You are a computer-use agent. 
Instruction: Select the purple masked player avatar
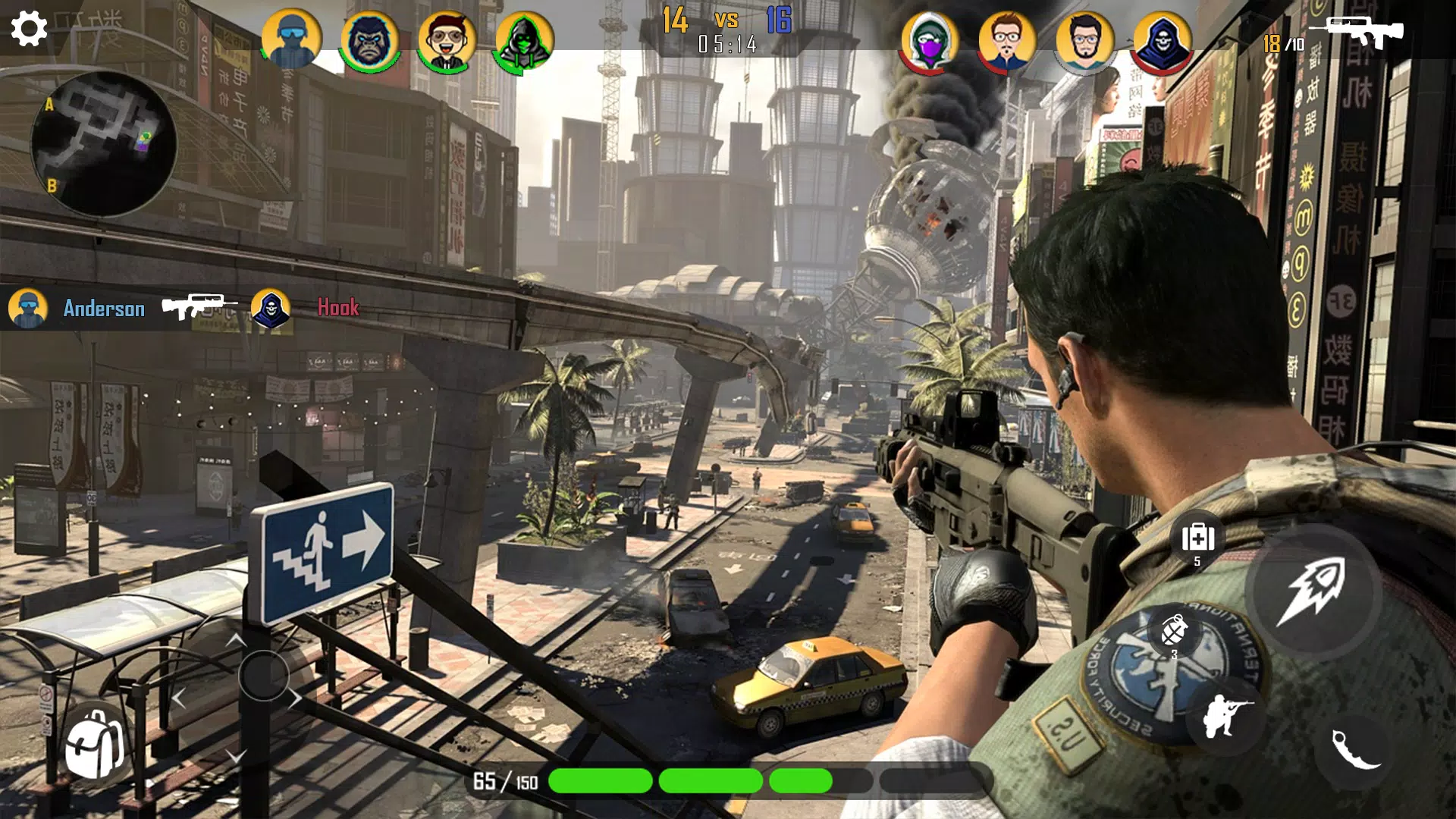[x=930, y=41]
